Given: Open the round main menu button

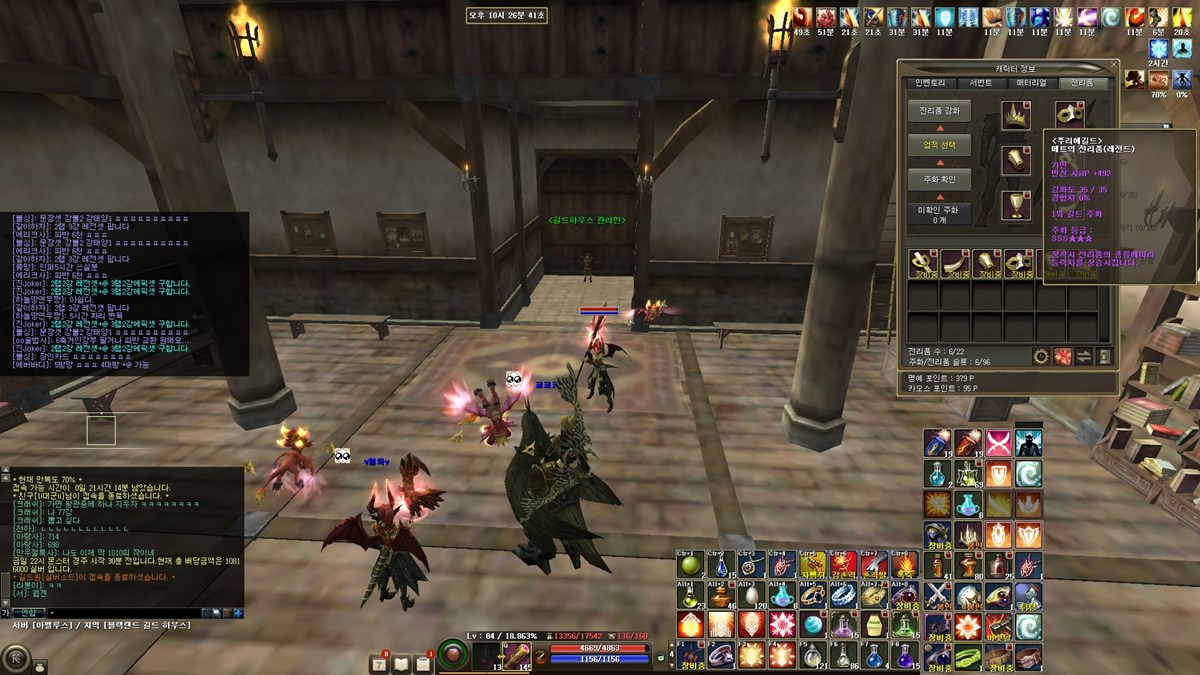Looking at the screenshot, I should pos(16,659).
